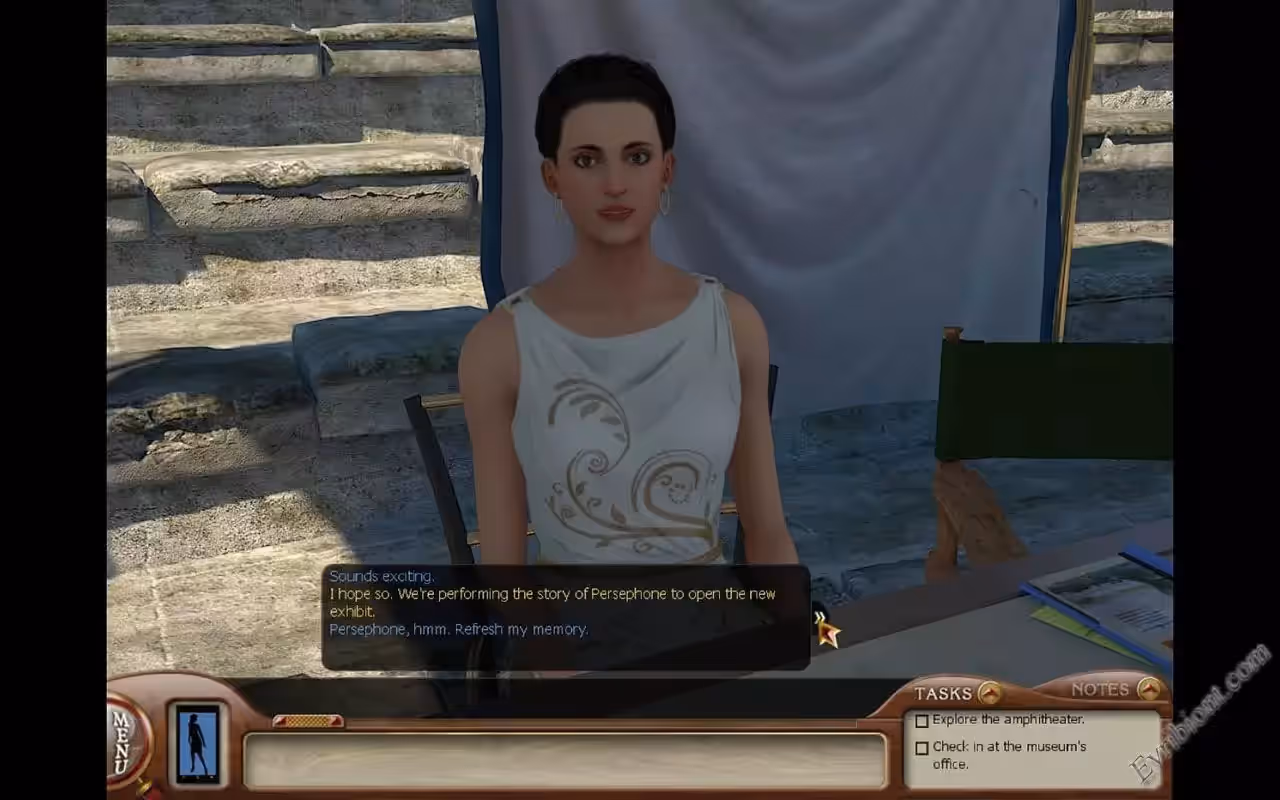This screenshot has width=1280, height=800.
Task: Advance the dialogue in the subtitle box
Action: (x=820, y=619)
